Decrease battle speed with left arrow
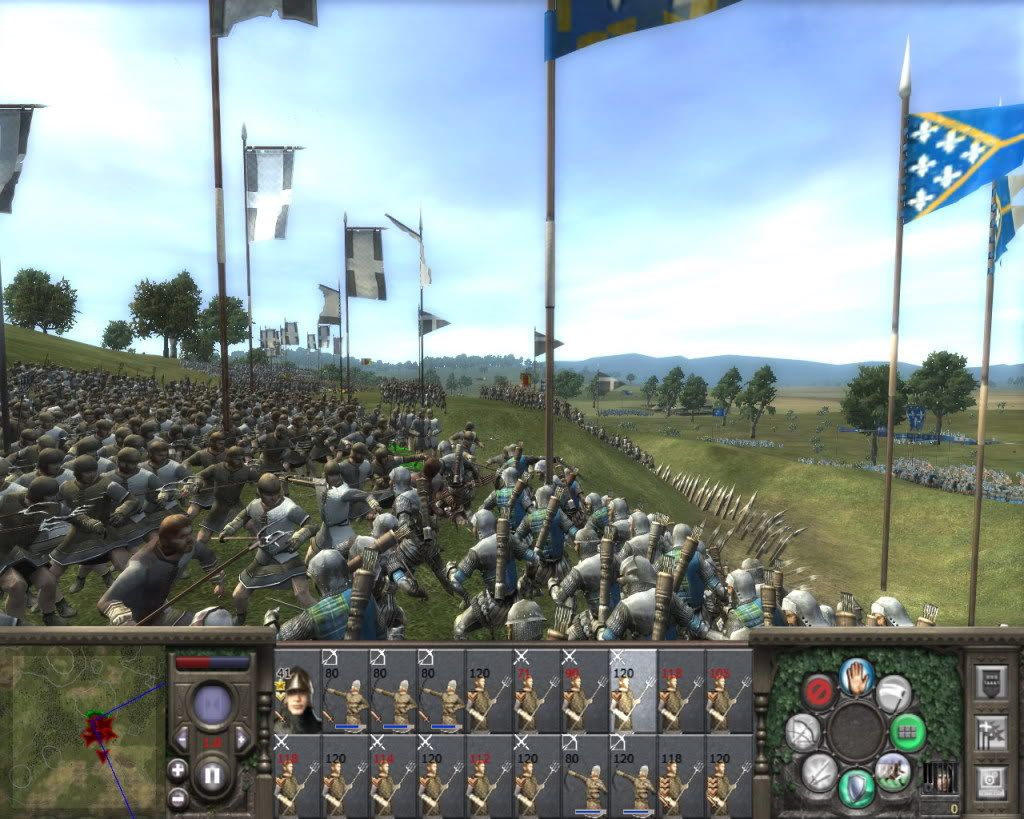This screenshot has width=1024, height=819. click(182, 739)
